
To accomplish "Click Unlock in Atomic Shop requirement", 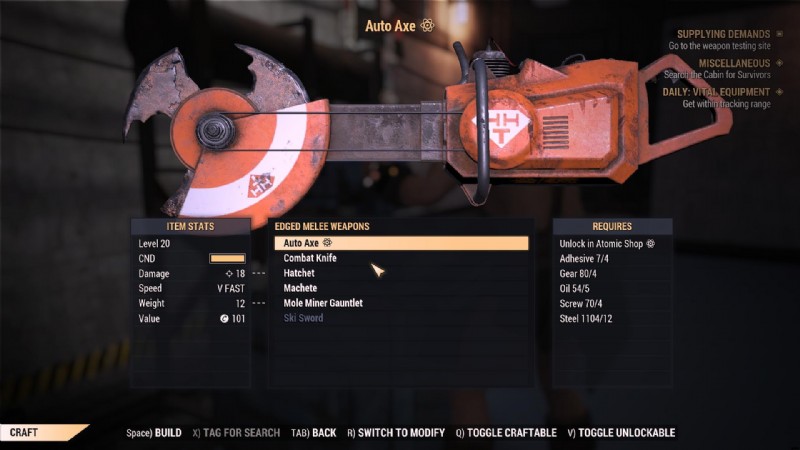I will coord(607,243).
